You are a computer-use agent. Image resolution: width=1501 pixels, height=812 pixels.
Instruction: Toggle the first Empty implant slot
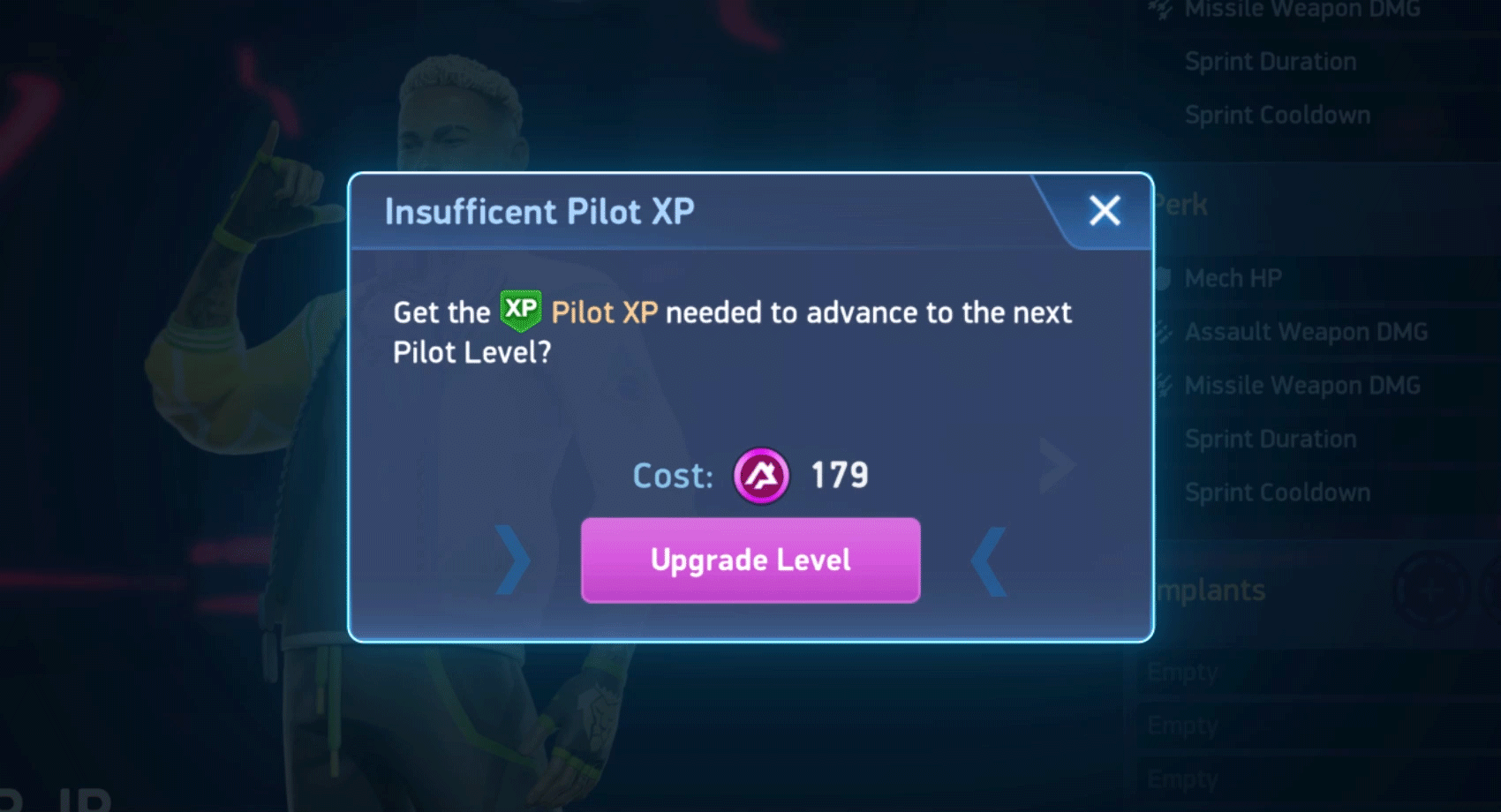1184,671
